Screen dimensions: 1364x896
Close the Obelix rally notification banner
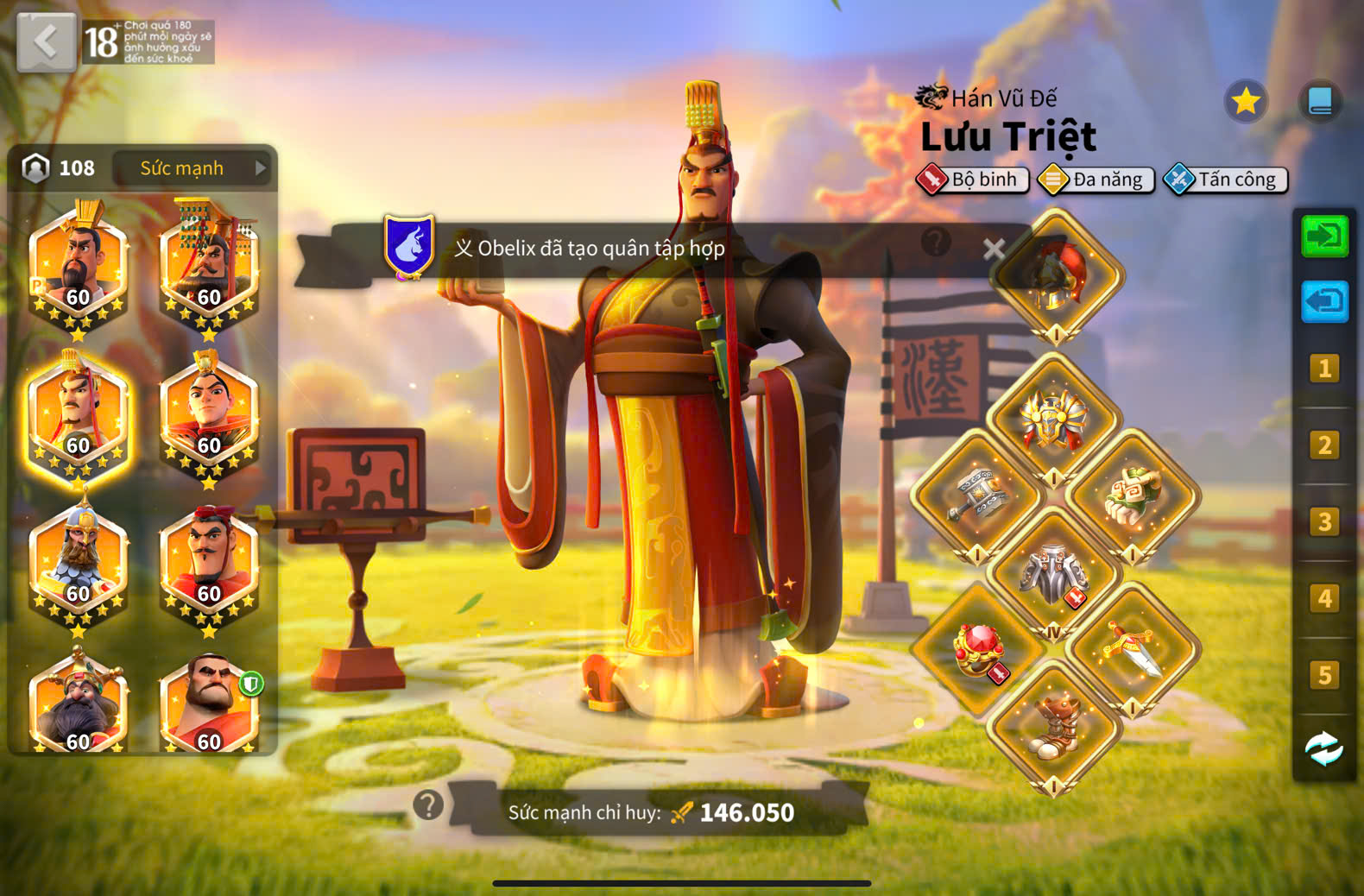tap(994, 249)
